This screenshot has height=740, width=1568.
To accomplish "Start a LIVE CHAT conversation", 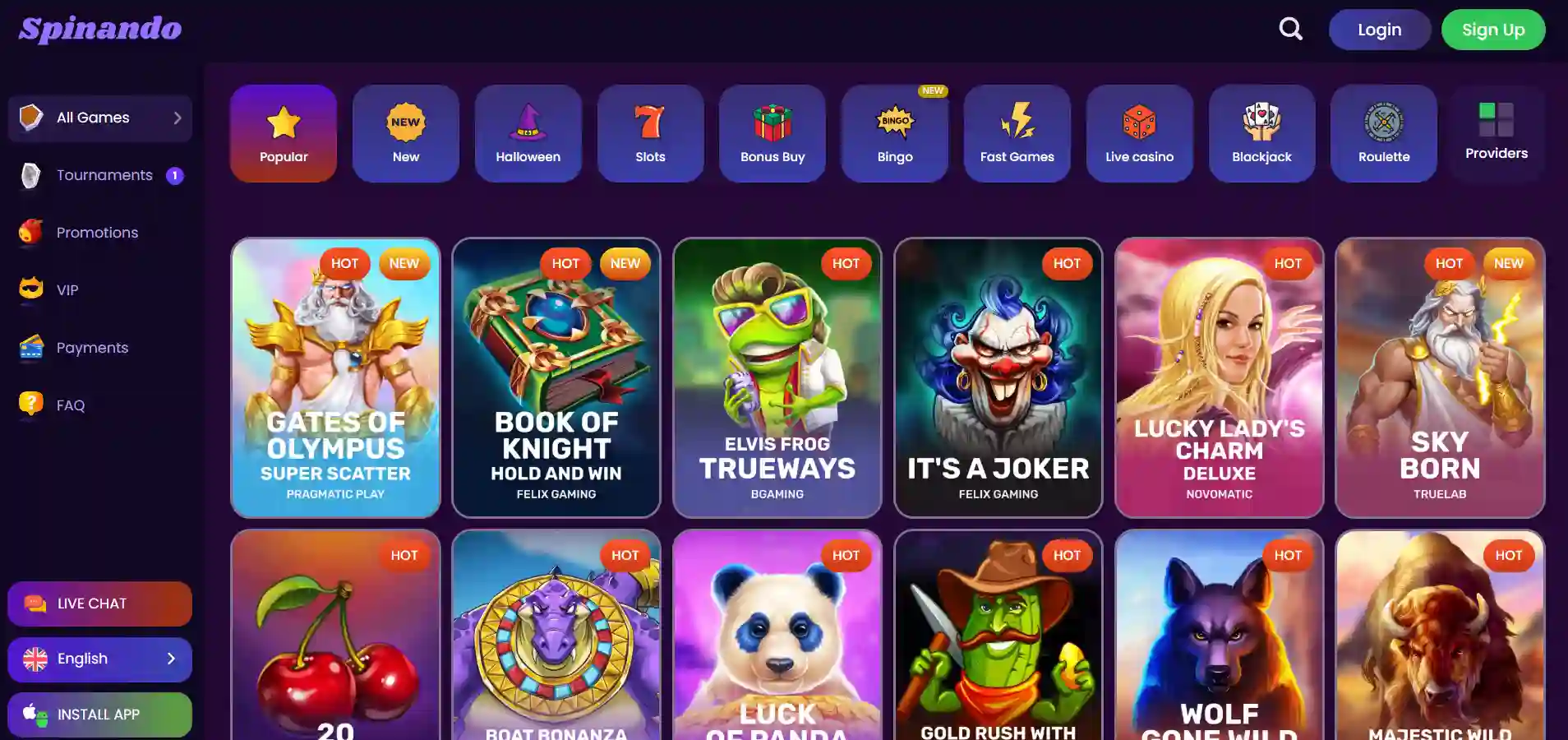I will [x=99, y=604].
